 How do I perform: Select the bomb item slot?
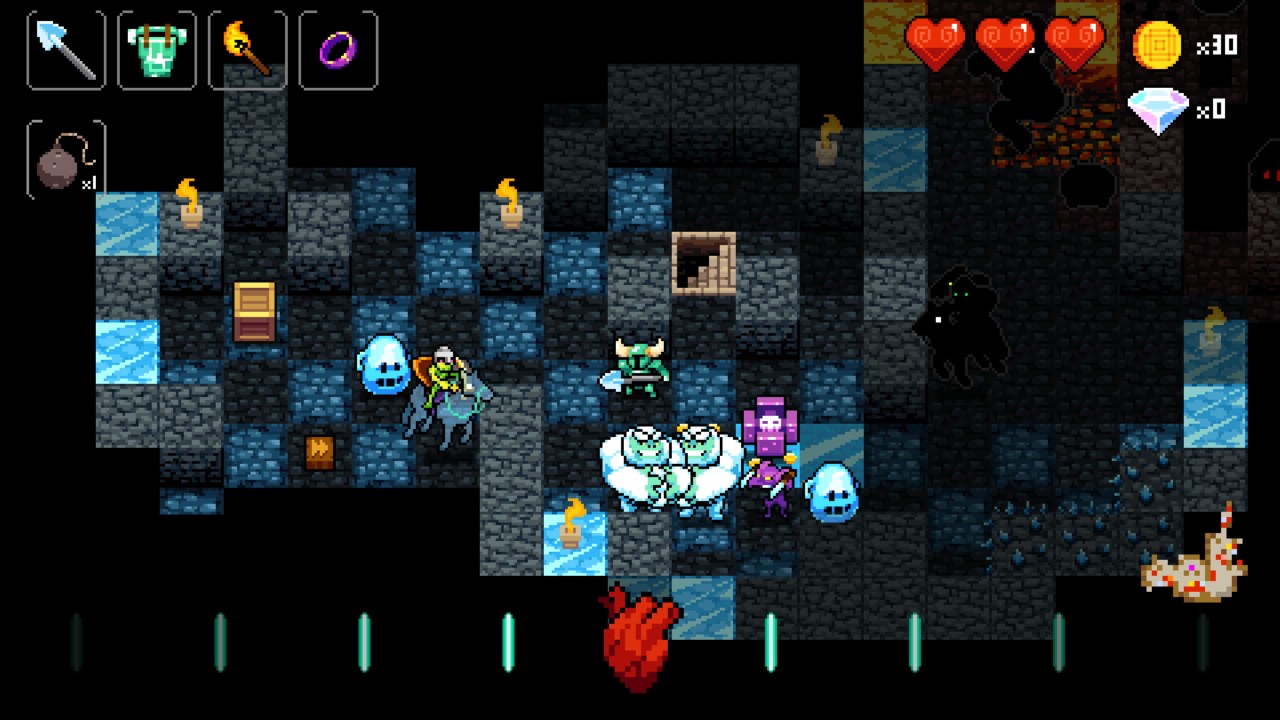[64, 155]
